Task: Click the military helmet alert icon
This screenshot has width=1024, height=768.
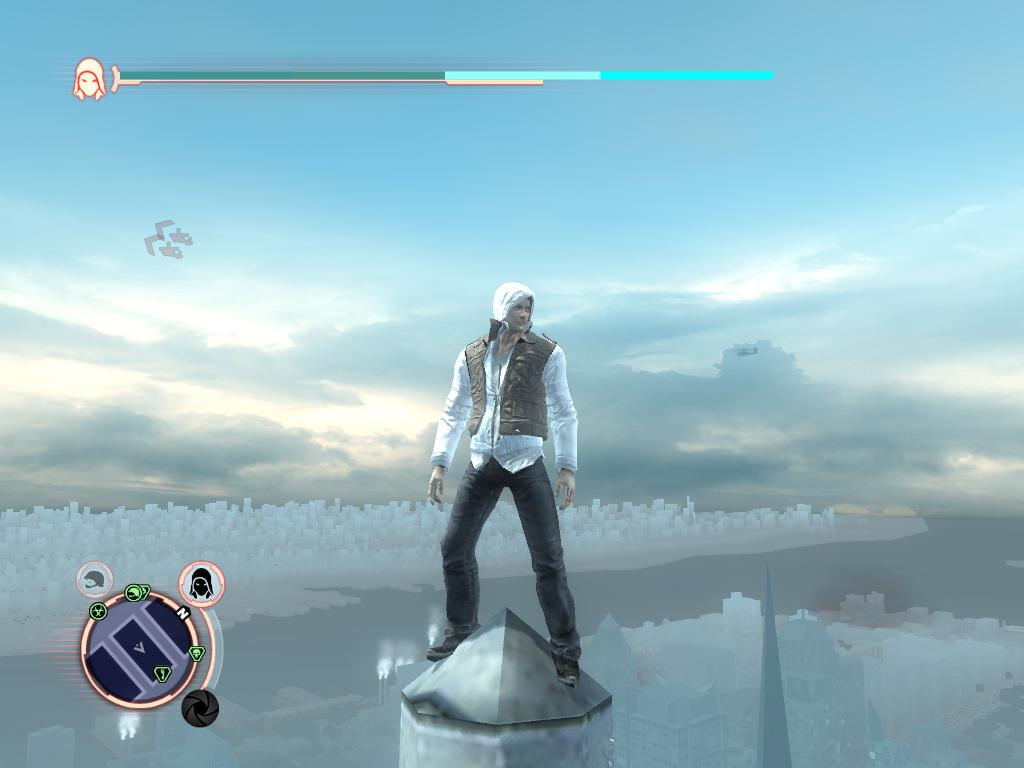Action: (95, 580)
